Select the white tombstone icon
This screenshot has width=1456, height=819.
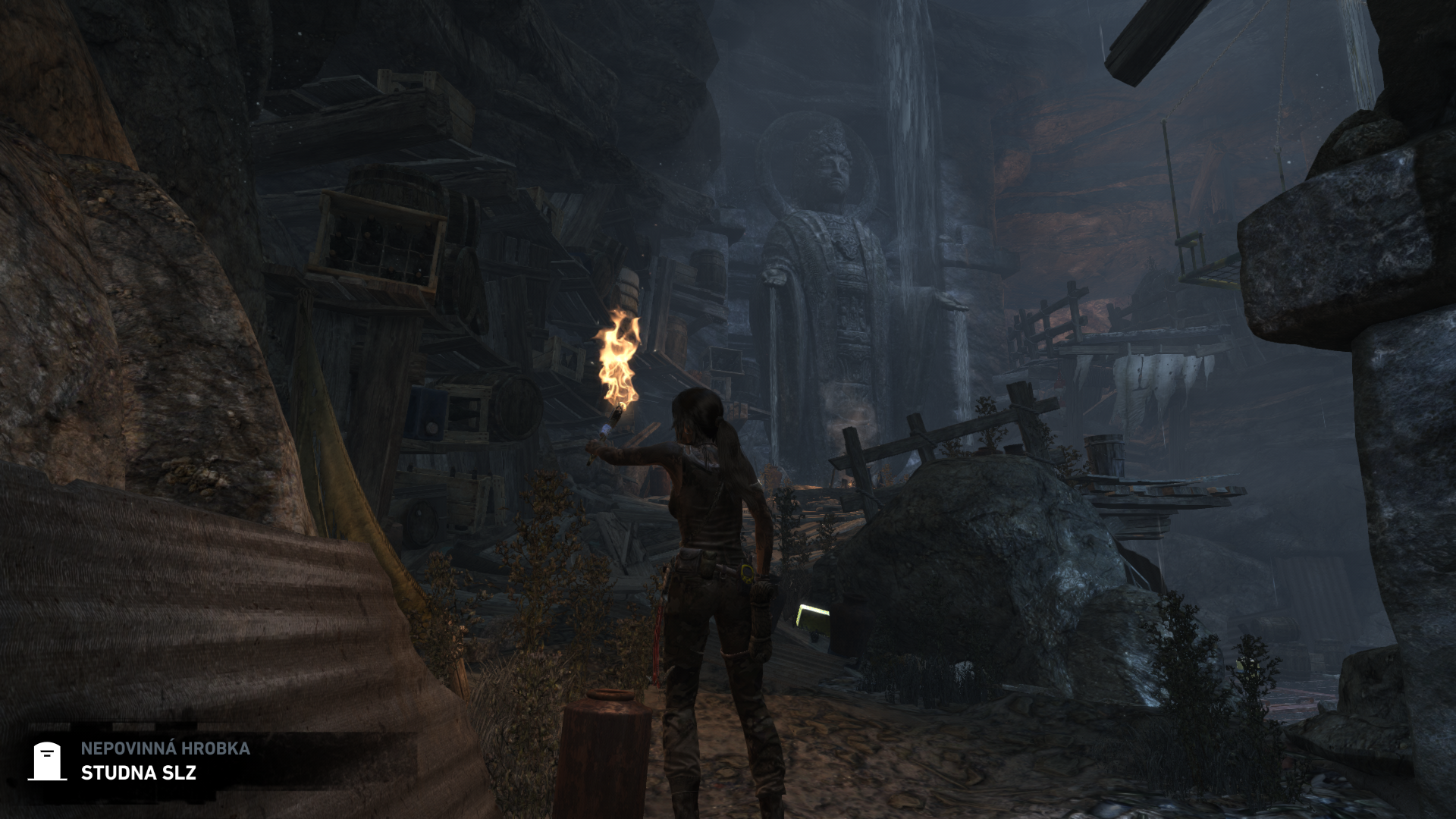click(x=47, y=761)
